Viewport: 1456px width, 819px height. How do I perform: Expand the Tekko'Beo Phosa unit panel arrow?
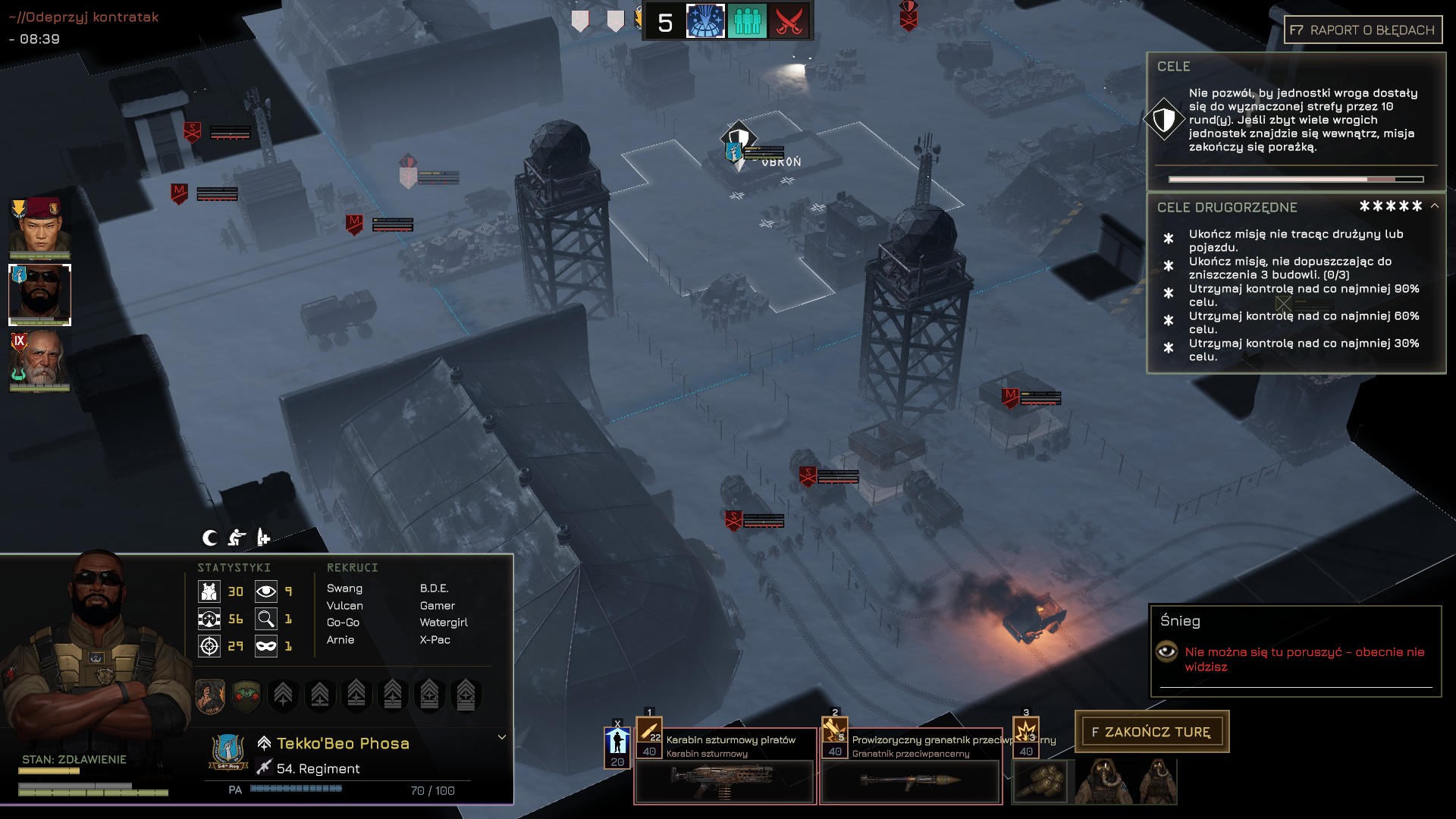pyautogui.click(x=501, y=737)
